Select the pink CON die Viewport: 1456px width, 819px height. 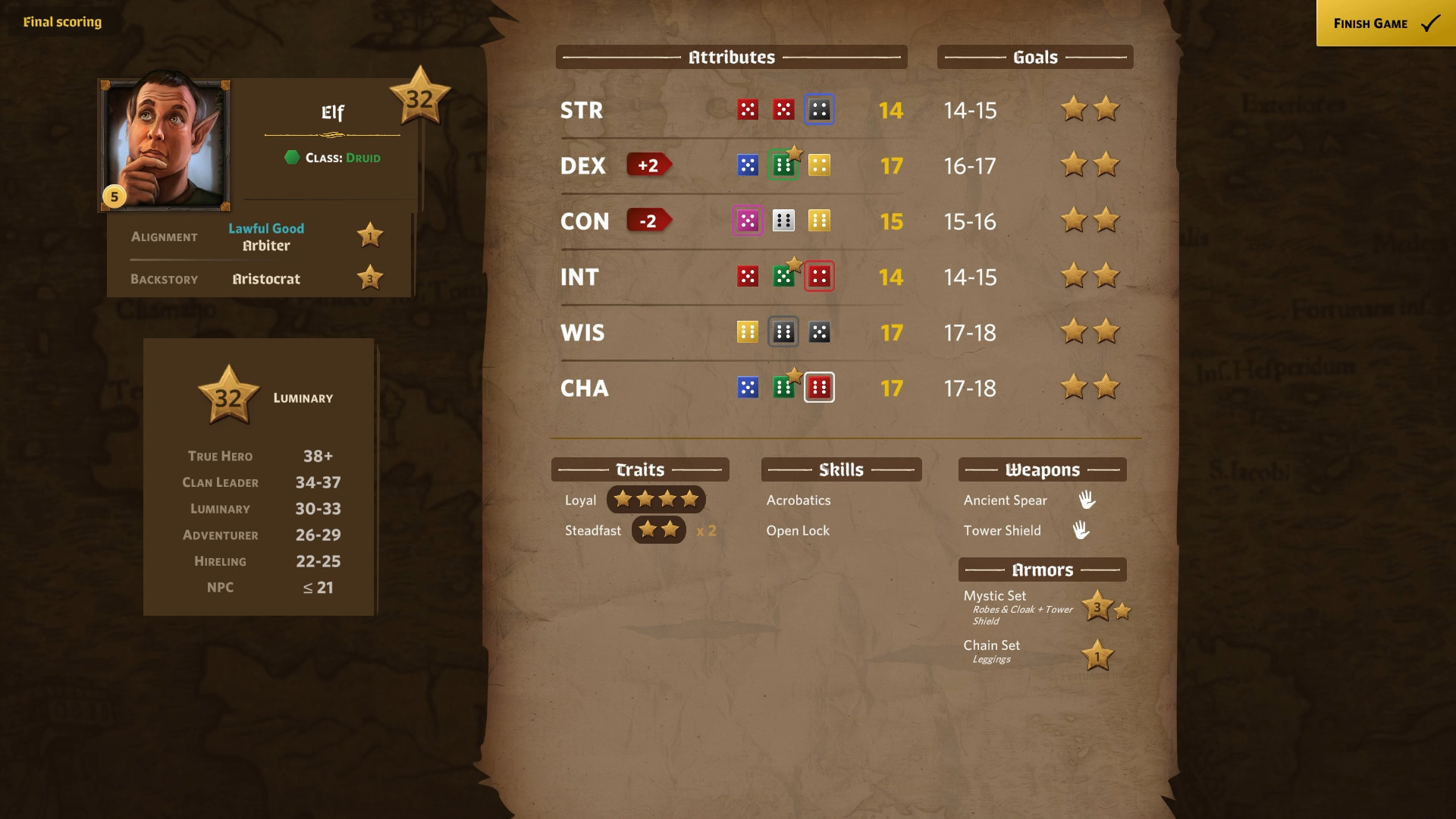pos(748,221)
